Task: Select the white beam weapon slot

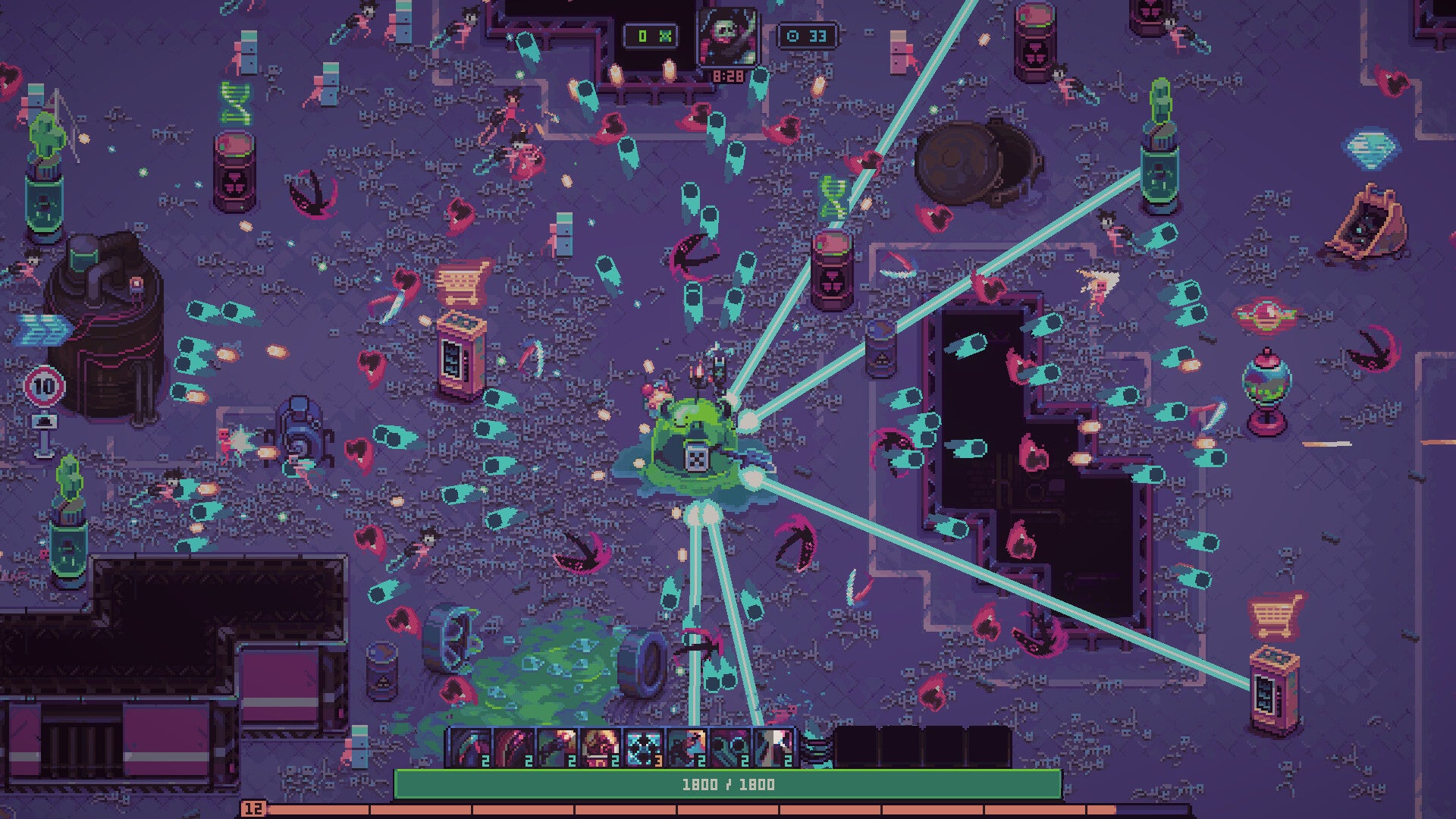Action: point(773,747)
